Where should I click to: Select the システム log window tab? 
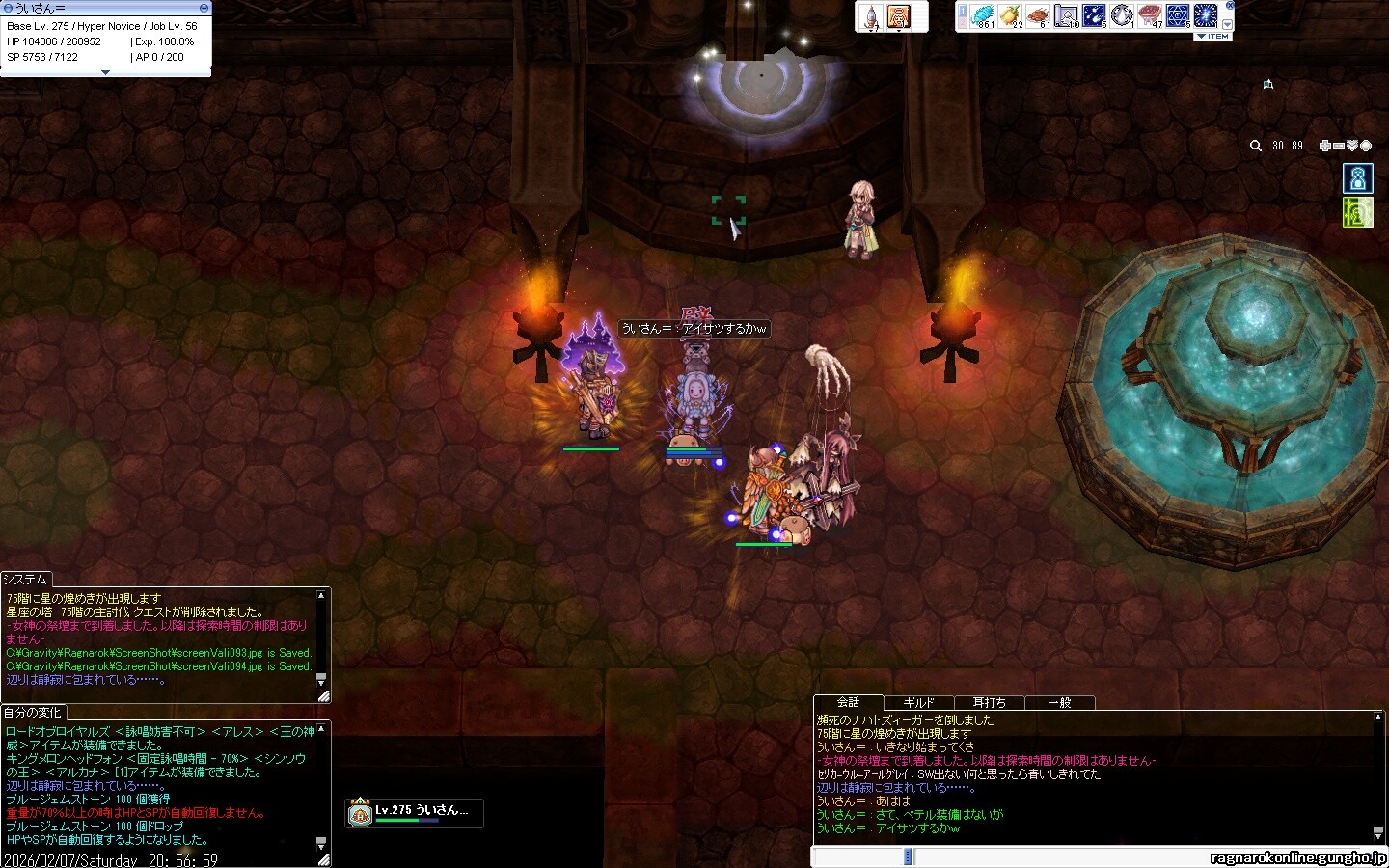pyautogui.click(x=25, y=579)
